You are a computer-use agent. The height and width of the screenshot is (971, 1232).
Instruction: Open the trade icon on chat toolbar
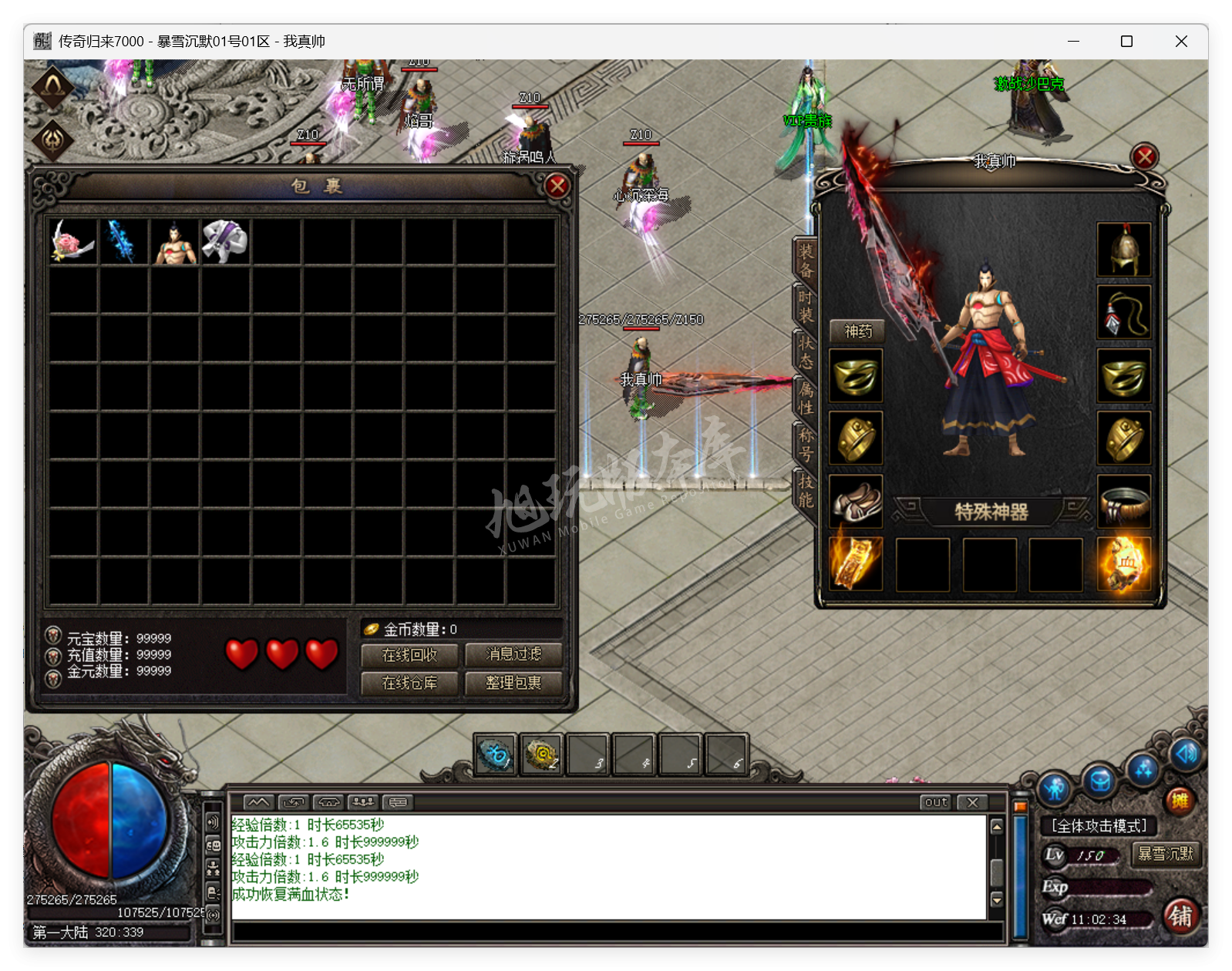(293, 801)
